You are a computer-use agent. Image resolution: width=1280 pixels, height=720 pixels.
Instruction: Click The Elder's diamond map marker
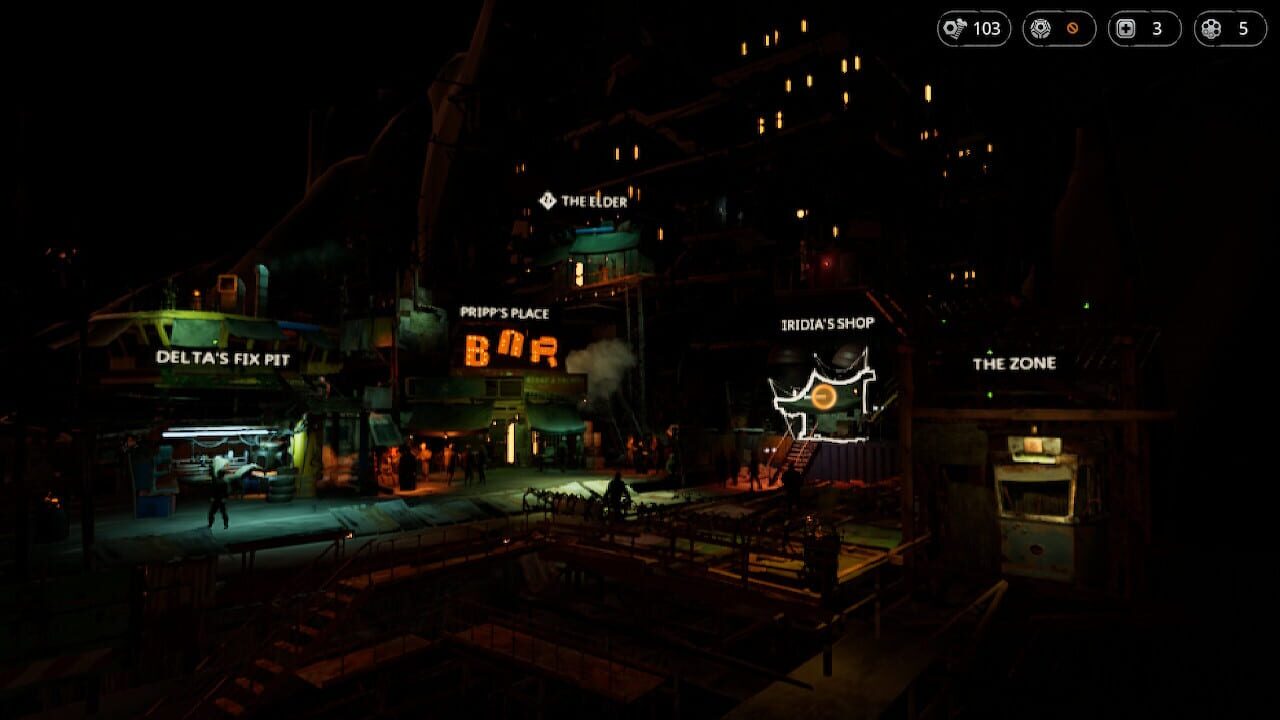pyautogui.click(x=547, y=199)
